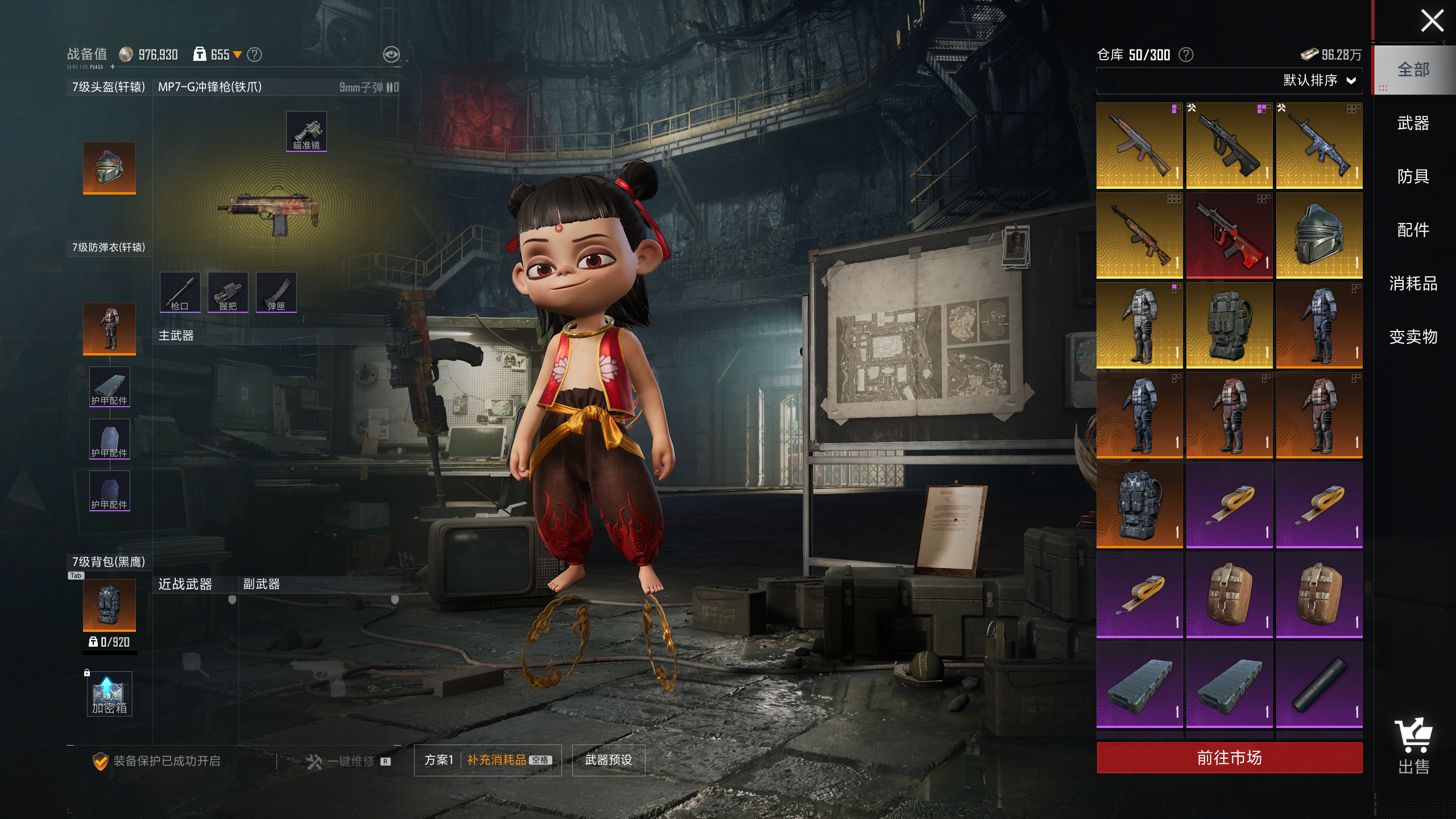
Task: Choose the 方案1 loadout plan
Action: pos(439,760)
